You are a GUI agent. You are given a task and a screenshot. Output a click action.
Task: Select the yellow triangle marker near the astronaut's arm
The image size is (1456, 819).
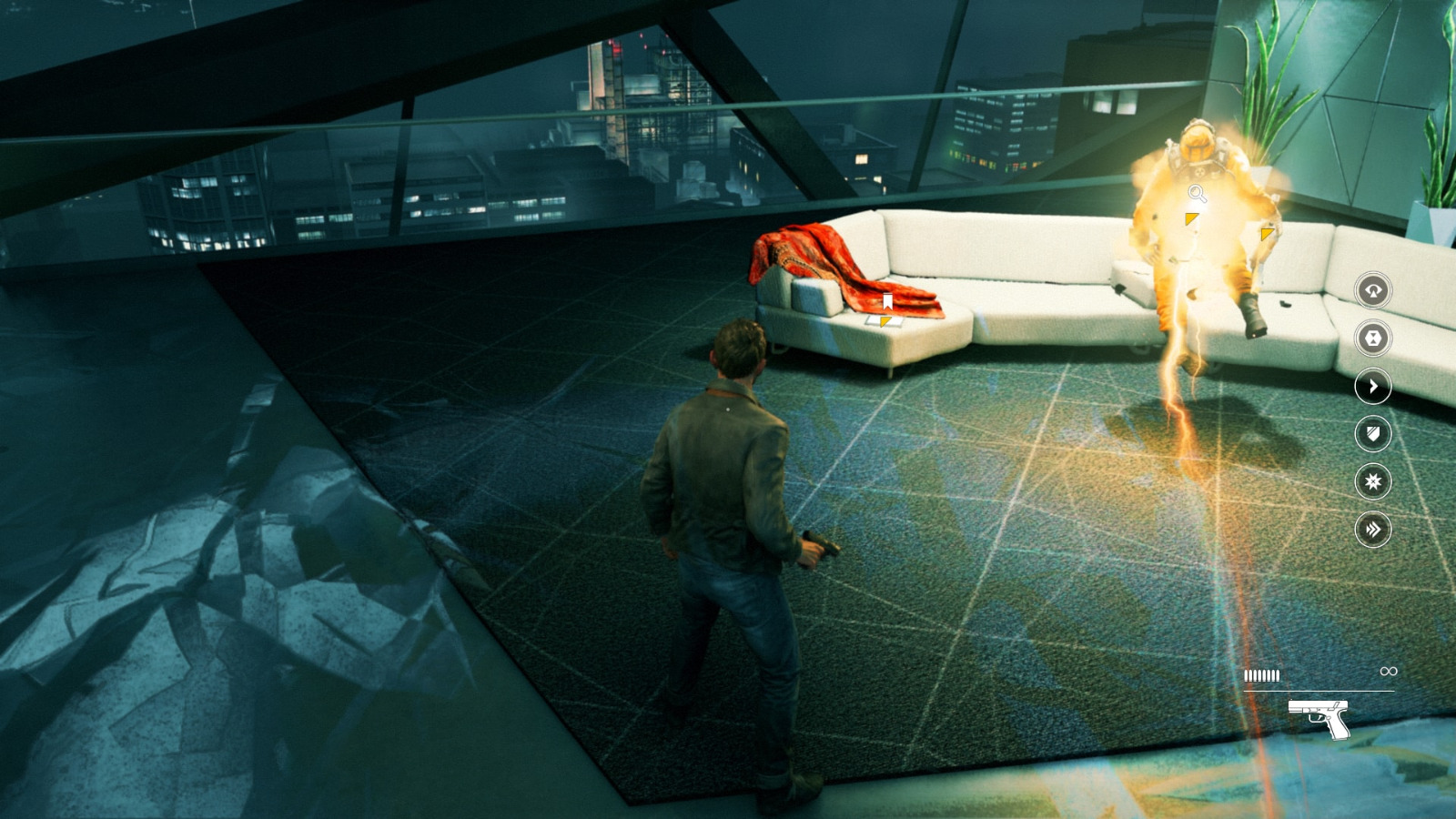(1267, 234)
